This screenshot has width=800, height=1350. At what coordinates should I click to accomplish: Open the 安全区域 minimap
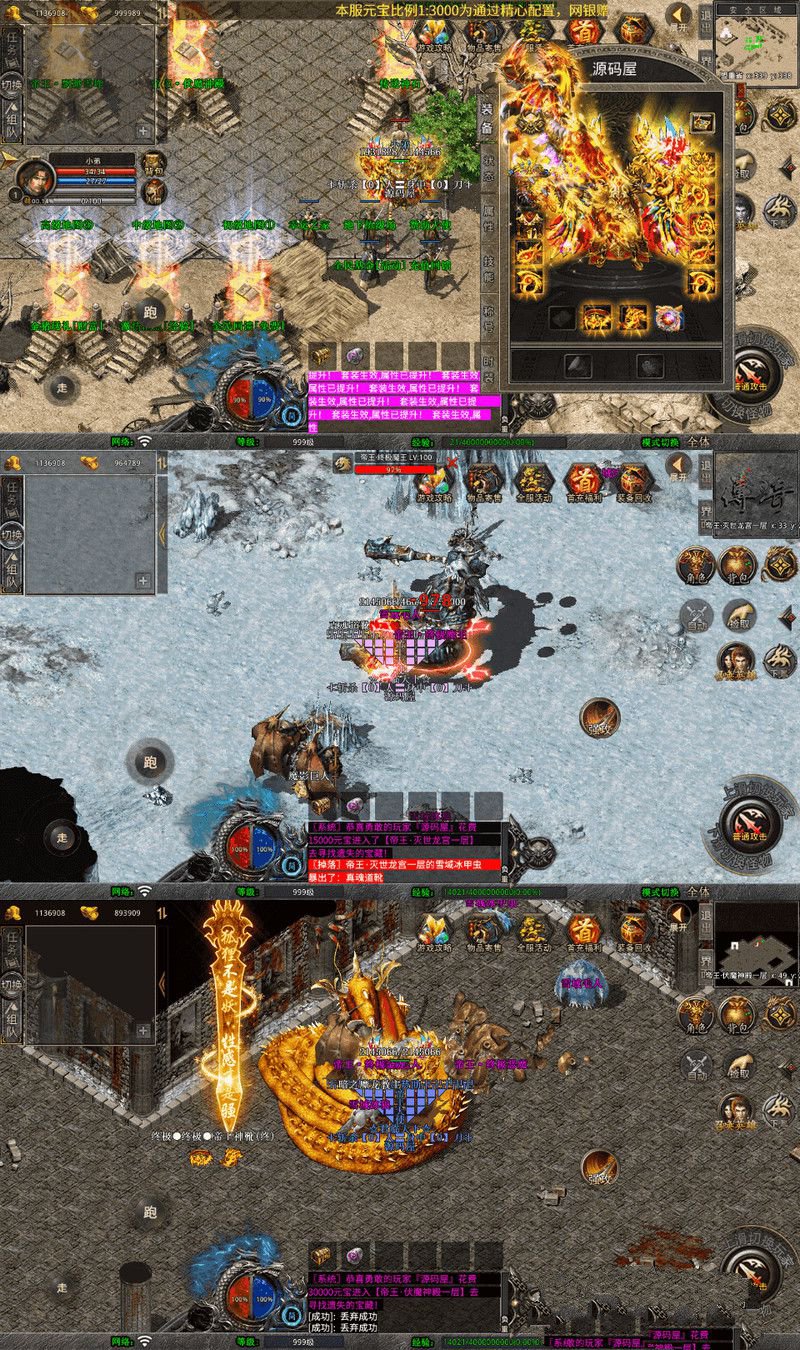[x=757, y=43]
